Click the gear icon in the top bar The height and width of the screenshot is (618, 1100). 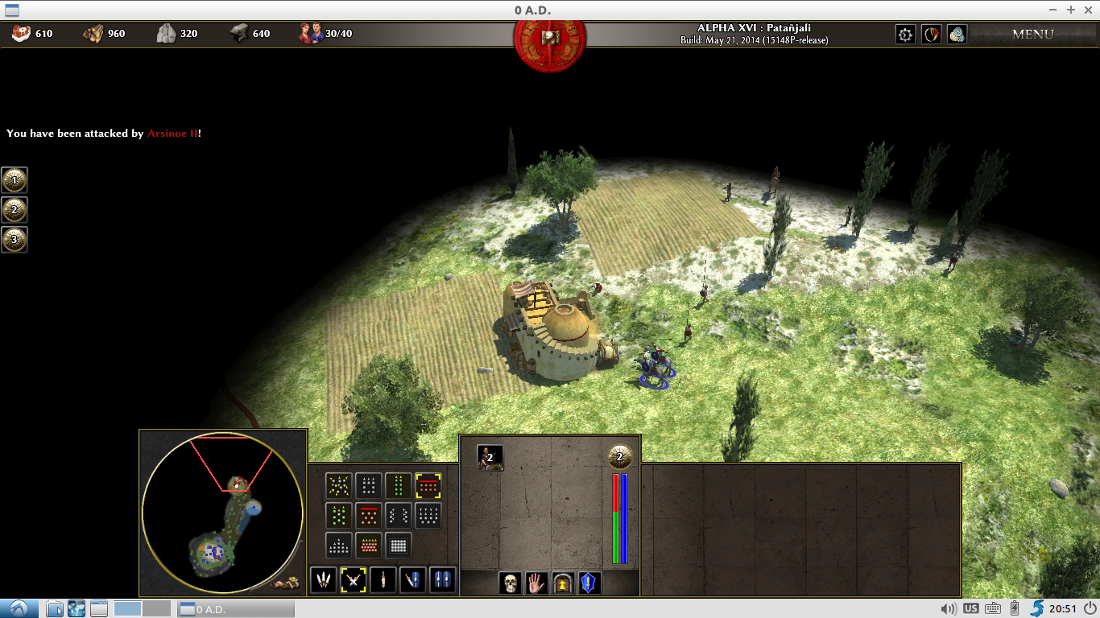(905, 34)
